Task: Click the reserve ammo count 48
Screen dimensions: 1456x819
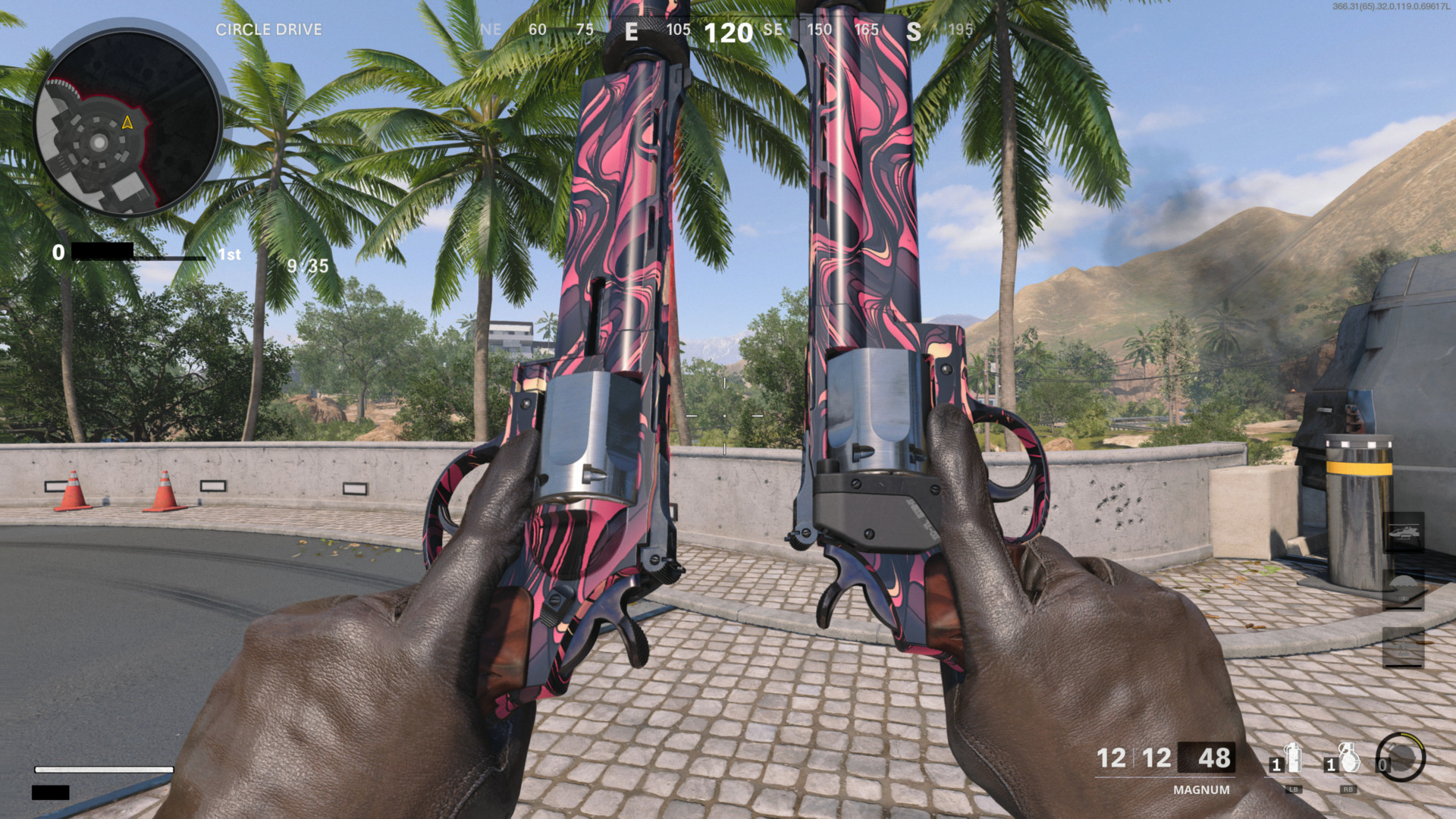Action: 1214,758
